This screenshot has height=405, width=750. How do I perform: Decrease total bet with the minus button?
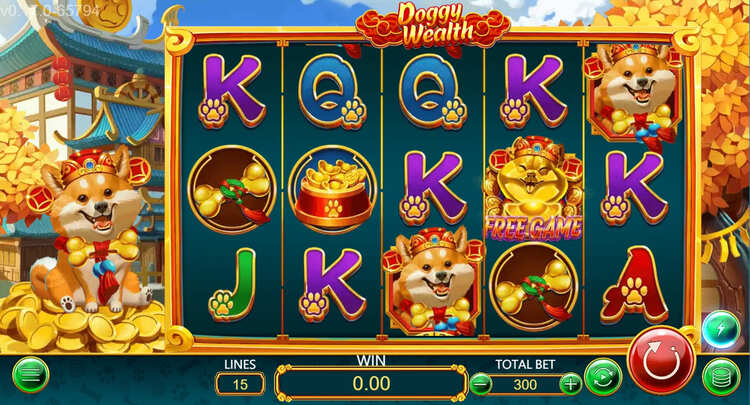(x=482, y=383)
